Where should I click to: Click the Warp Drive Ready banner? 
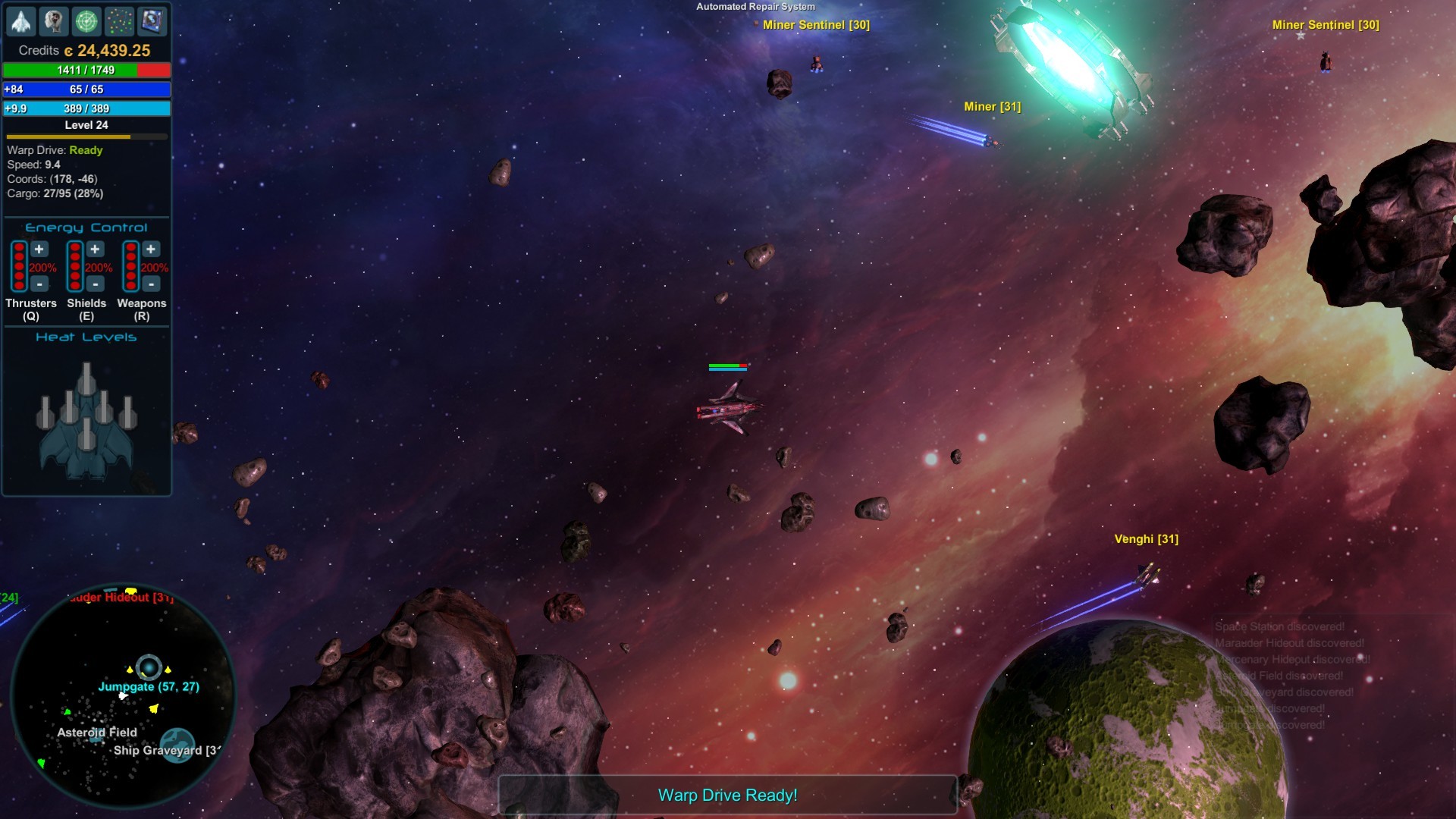coord(727,795)
